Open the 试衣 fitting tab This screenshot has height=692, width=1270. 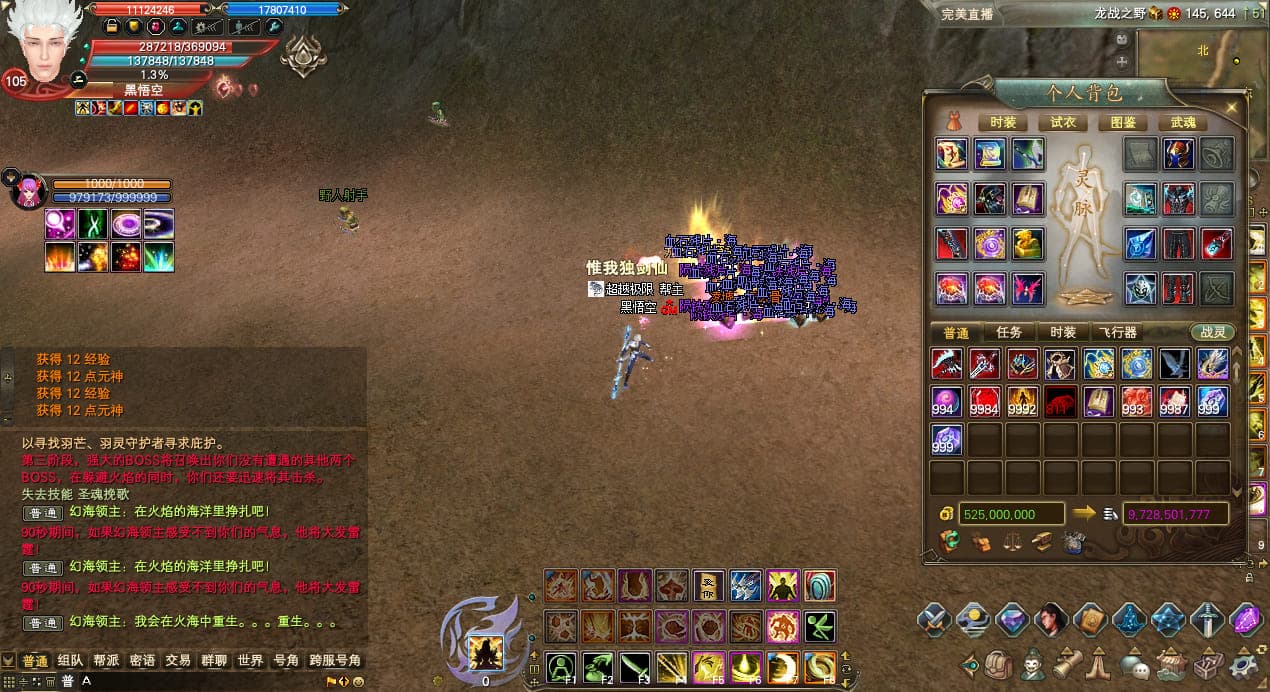[1062, 123]
